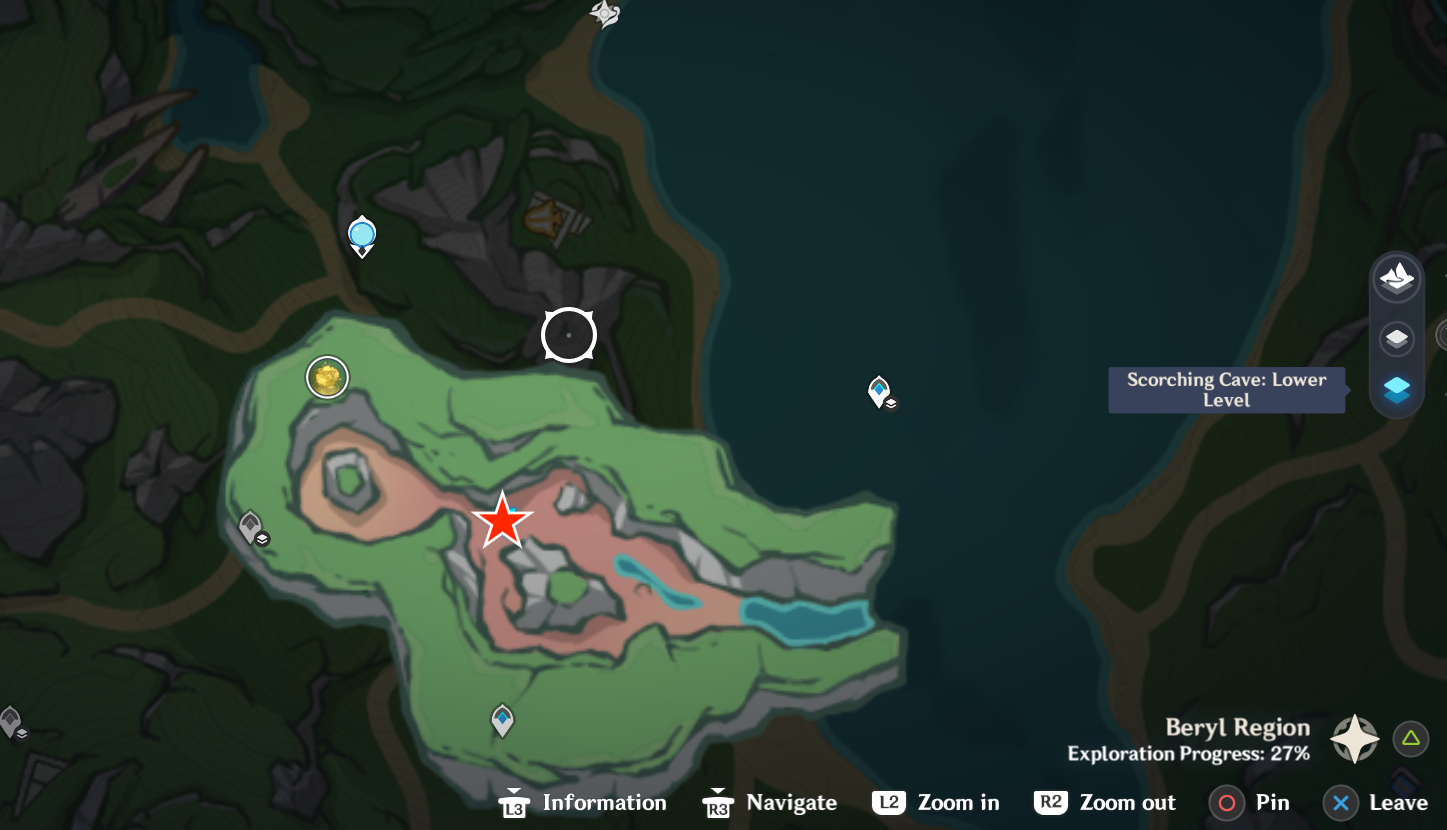Activate the Navigate option
The width and height of the screenshot is (1447, 830).
[770, 803]
